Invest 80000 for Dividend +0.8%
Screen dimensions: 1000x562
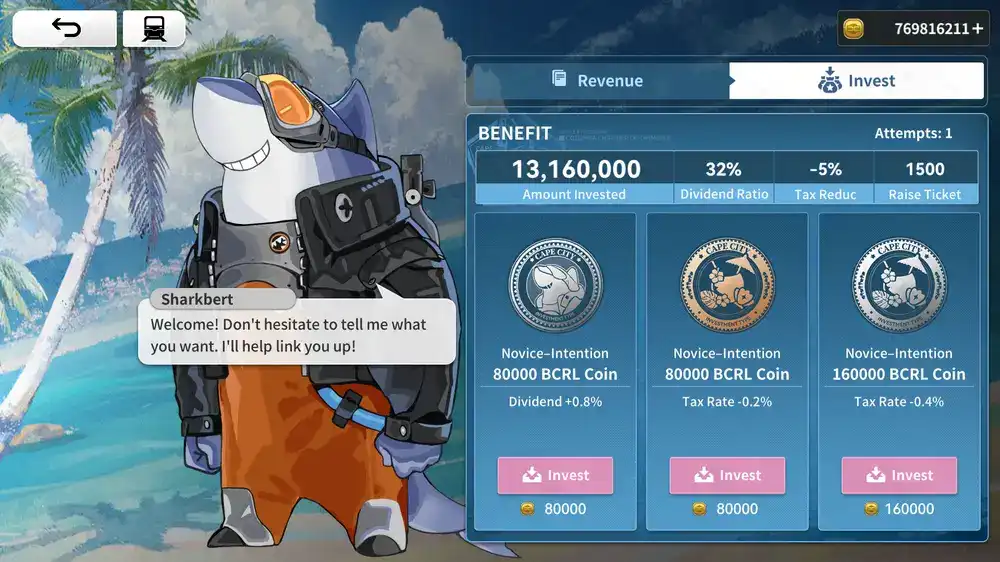[x=555, y=475]
